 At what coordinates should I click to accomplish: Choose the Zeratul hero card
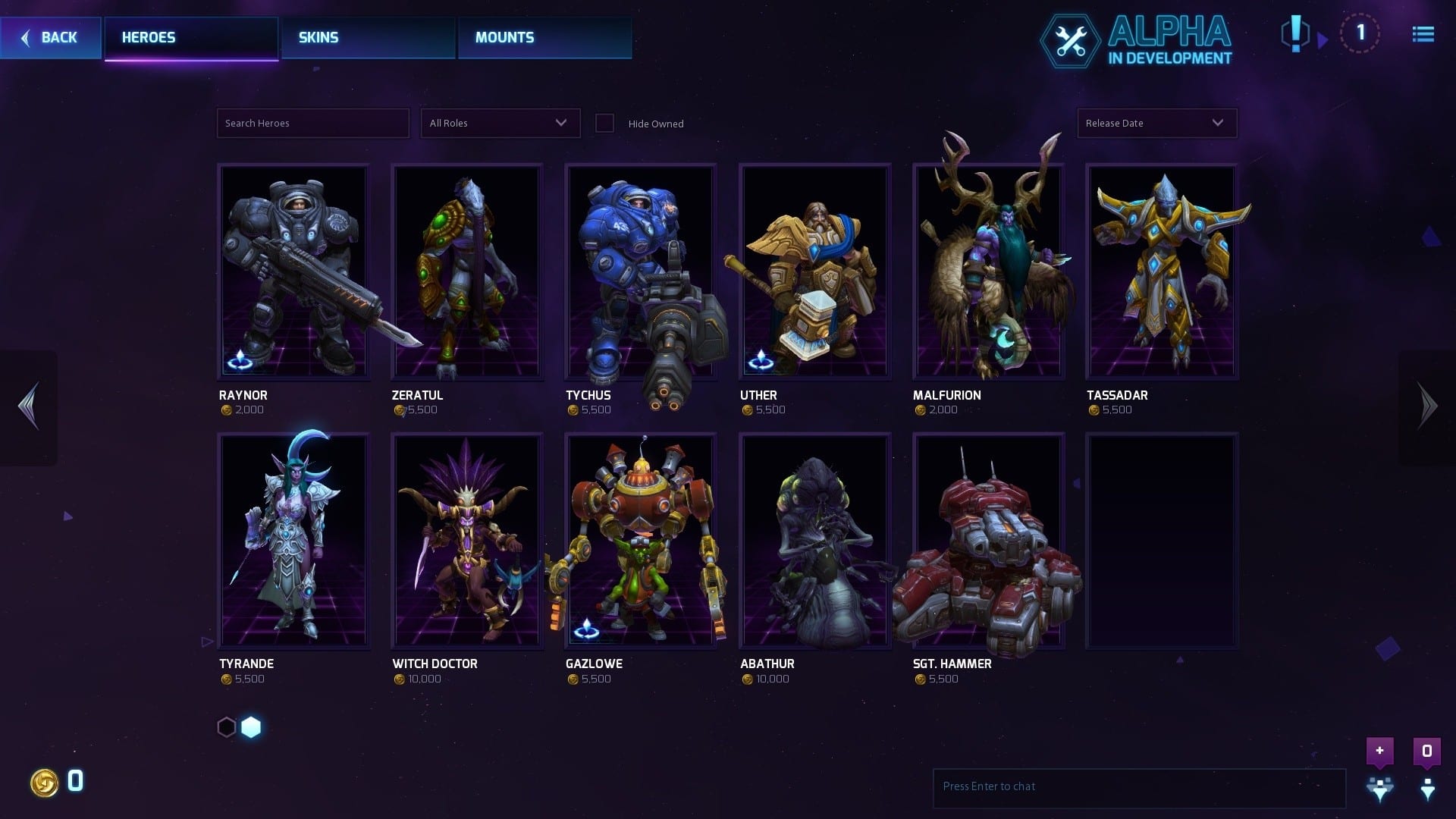pyautogui.click(x=466, y=271)
